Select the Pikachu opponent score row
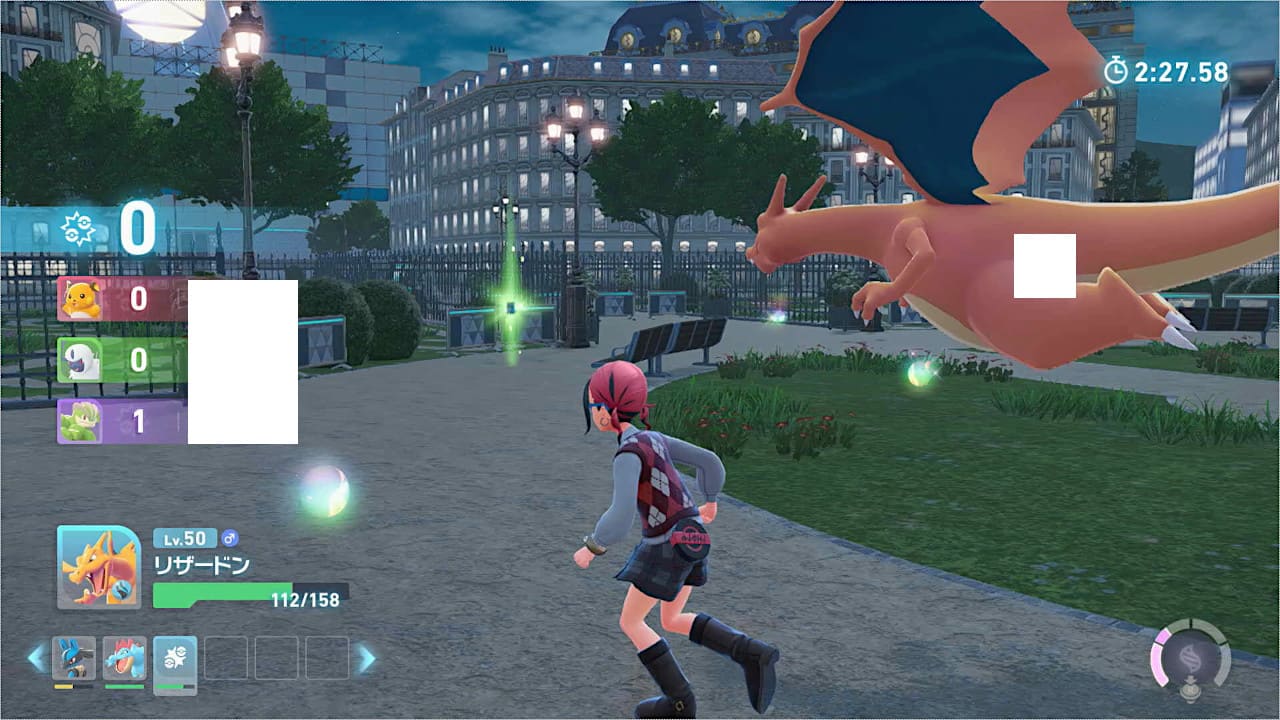Image resolution: width=1280 pixels, height=720 pixels. tap(122, 299)
